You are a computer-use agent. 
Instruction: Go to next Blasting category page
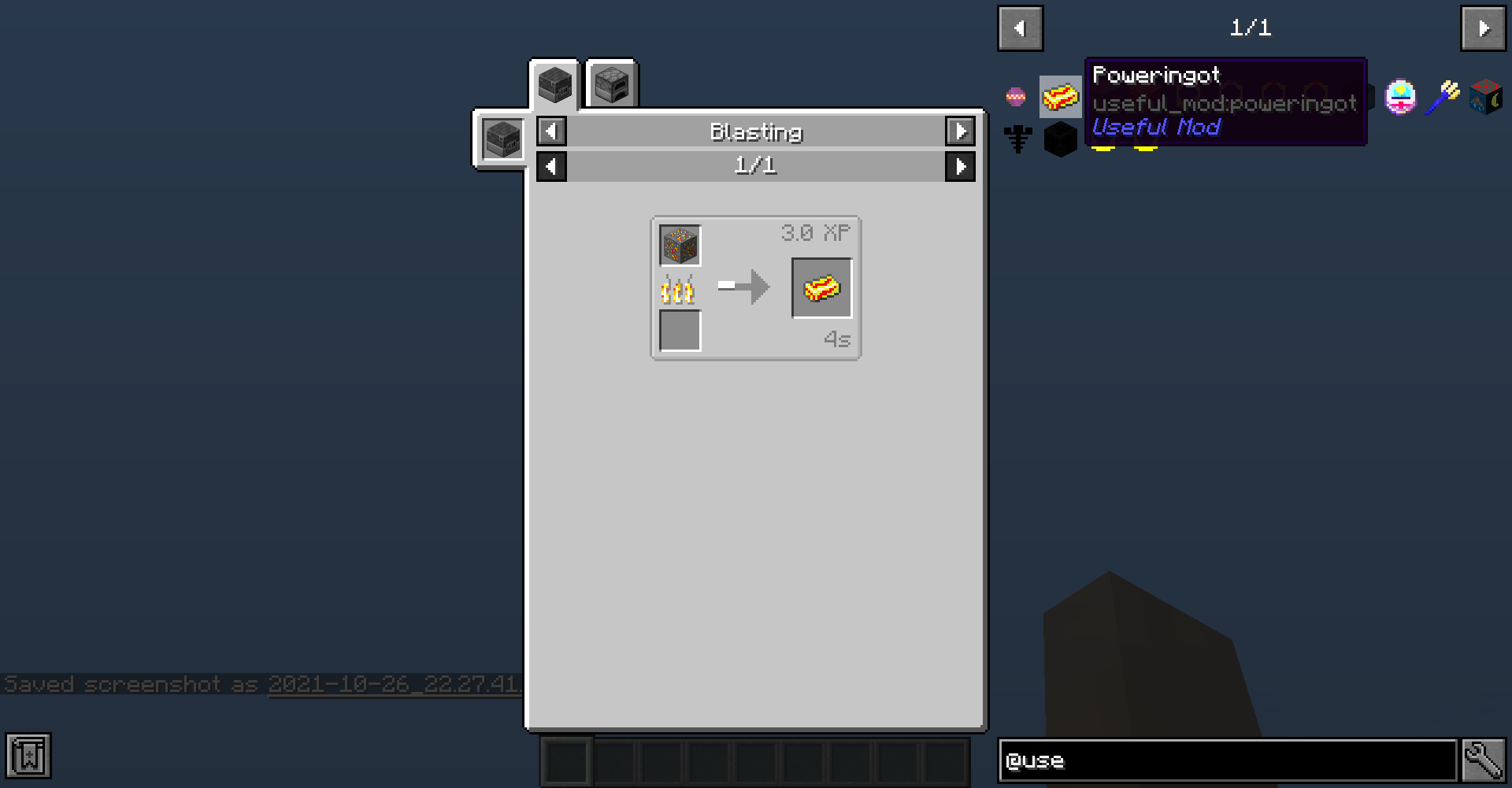click(960, 131)
